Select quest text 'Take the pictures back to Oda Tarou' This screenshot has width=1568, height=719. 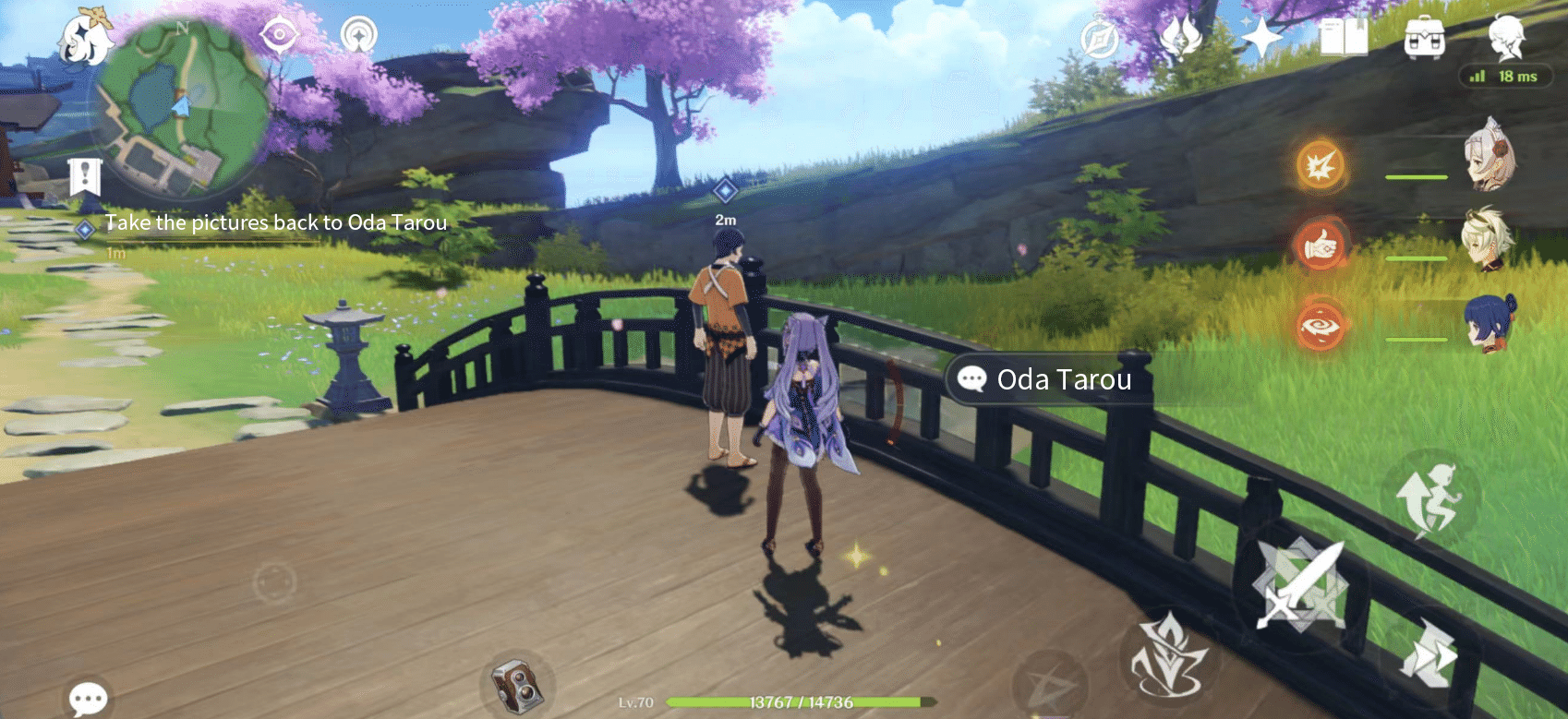(276, 222)
